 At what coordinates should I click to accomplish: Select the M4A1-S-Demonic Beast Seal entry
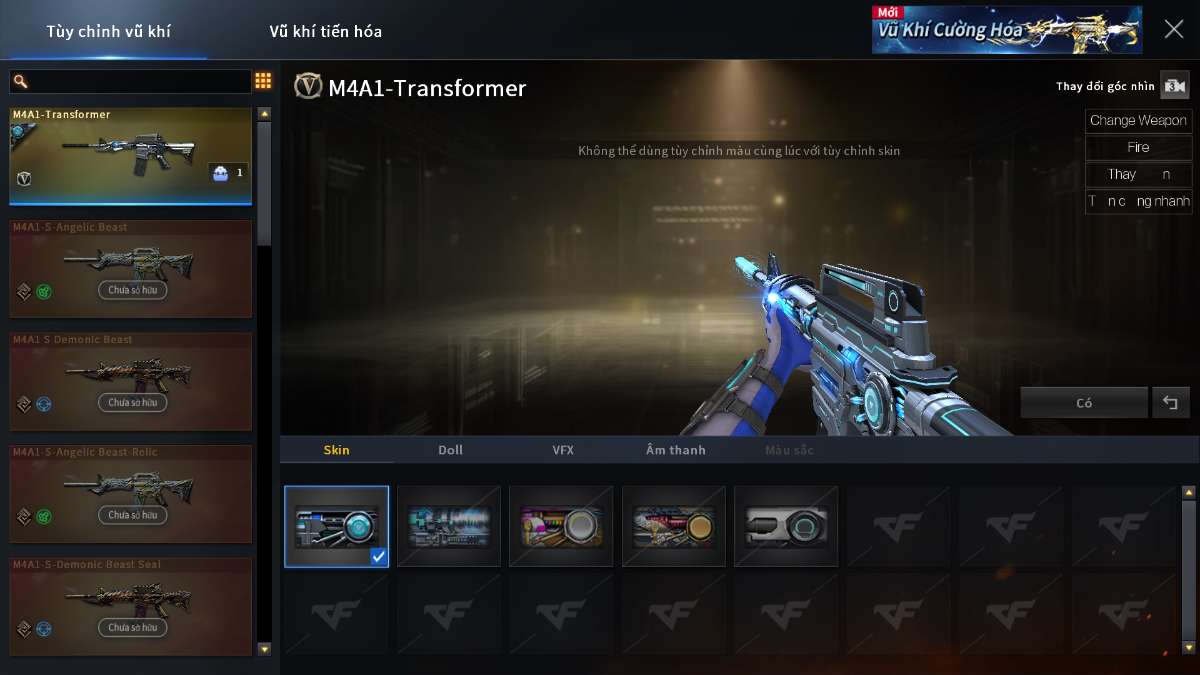pos(130,606)
